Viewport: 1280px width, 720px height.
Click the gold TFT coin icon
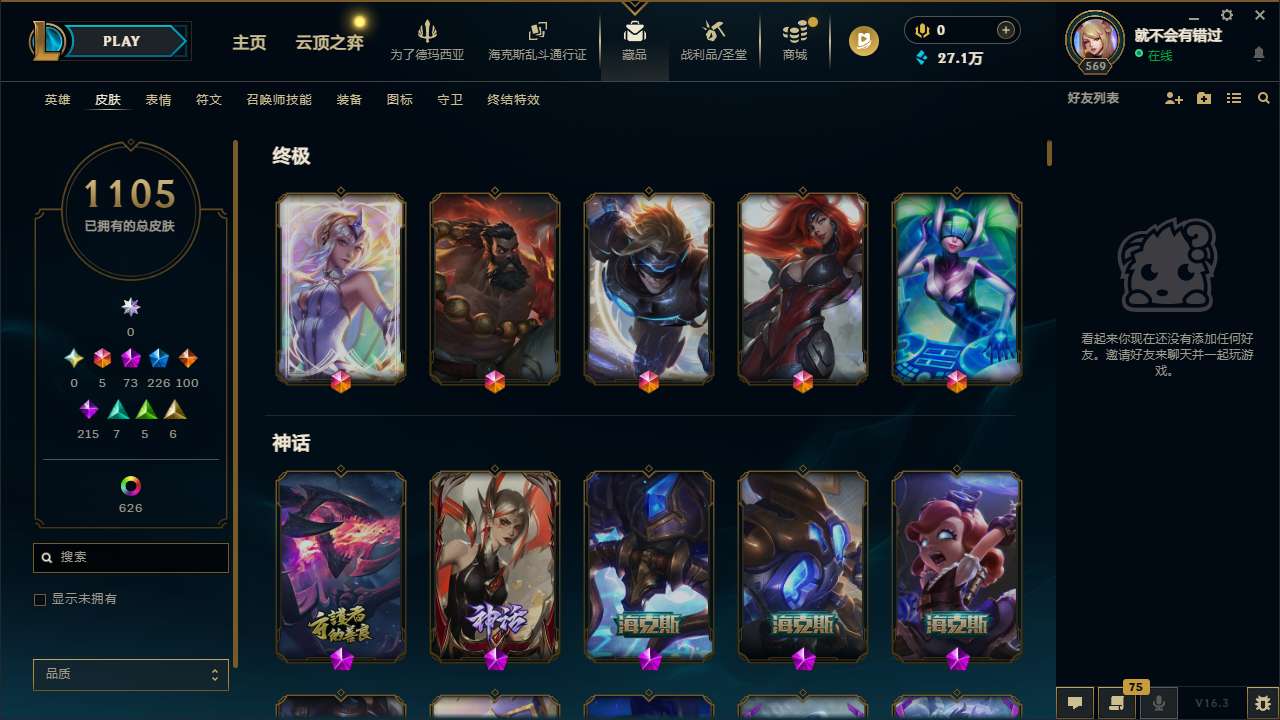(862, 42)
